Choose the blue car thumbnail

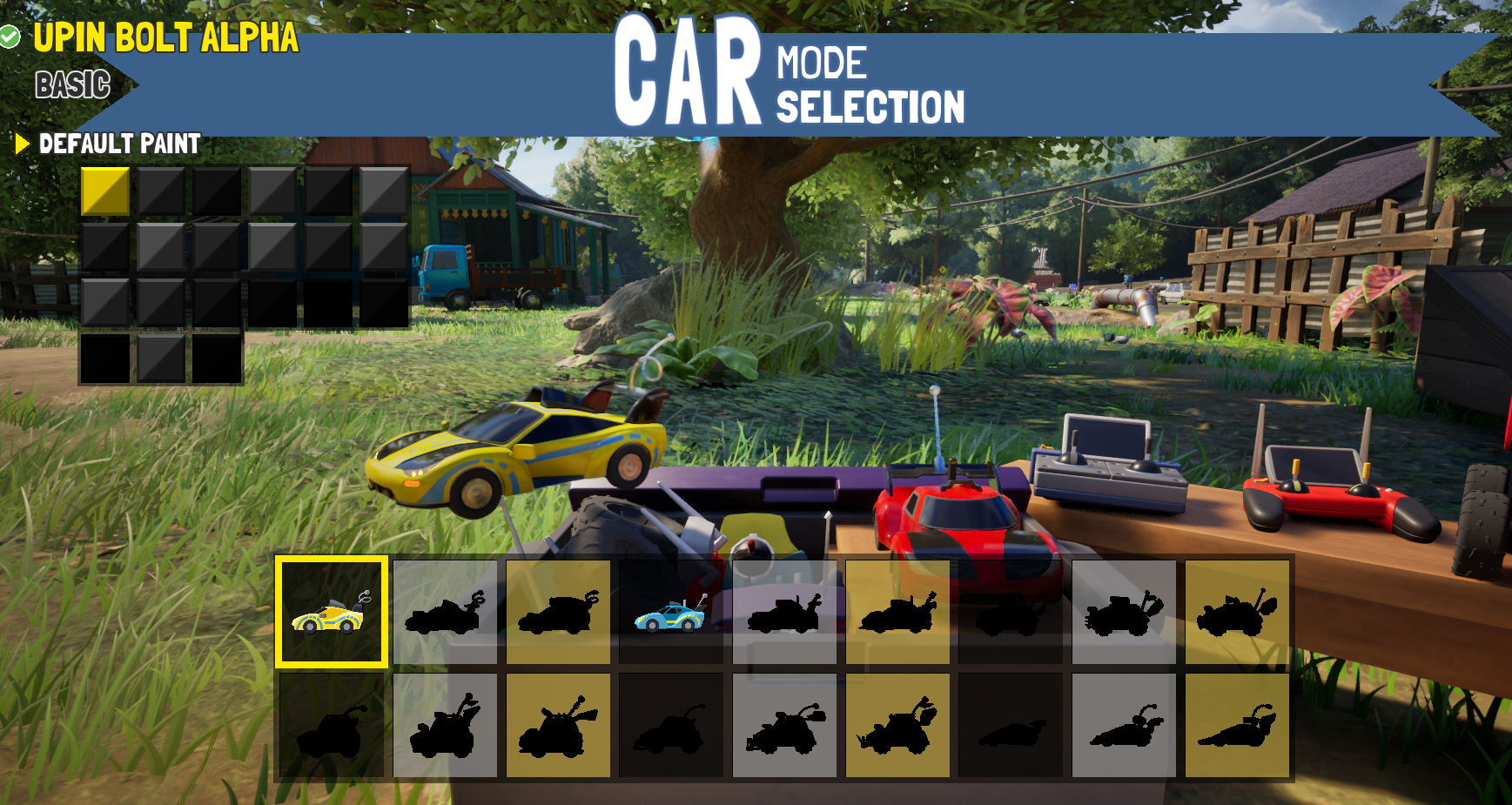[x=670, y=612]
